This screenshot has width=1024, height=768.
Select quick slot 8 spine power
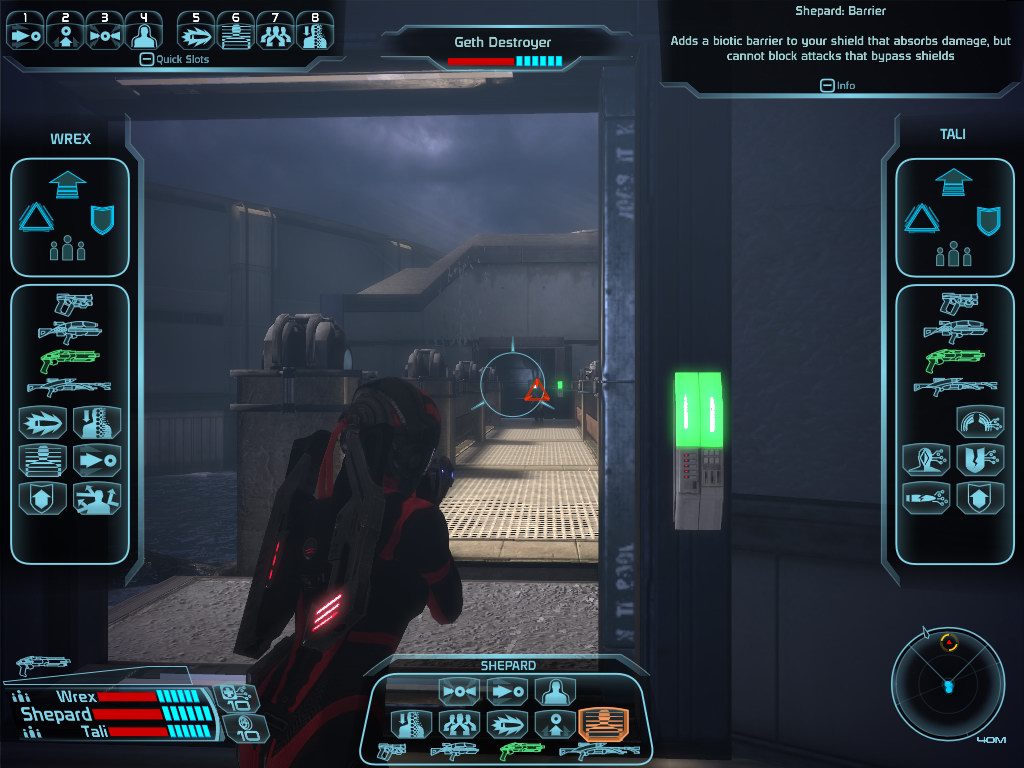coord(315,32)
